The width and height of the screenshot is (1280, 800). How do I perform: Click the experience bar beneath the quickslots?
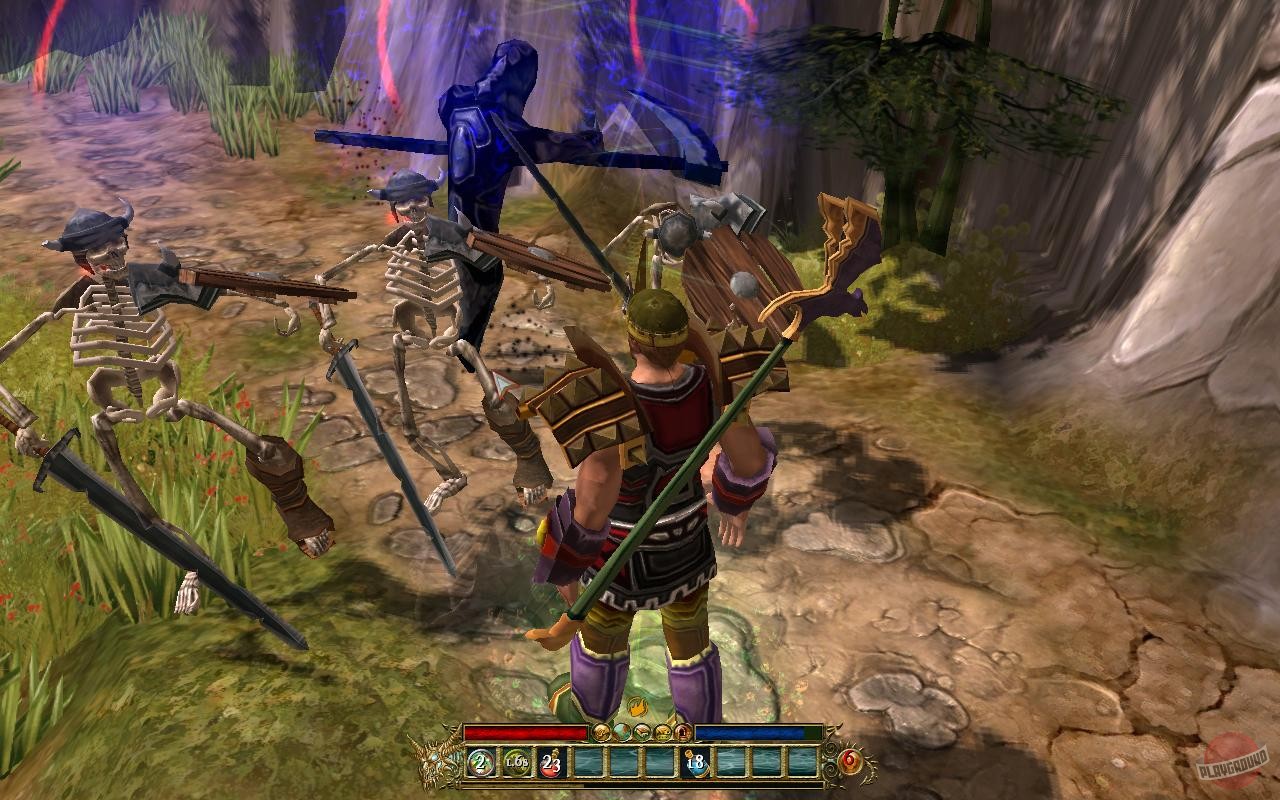pyautogui.click(x=640, y=785)
